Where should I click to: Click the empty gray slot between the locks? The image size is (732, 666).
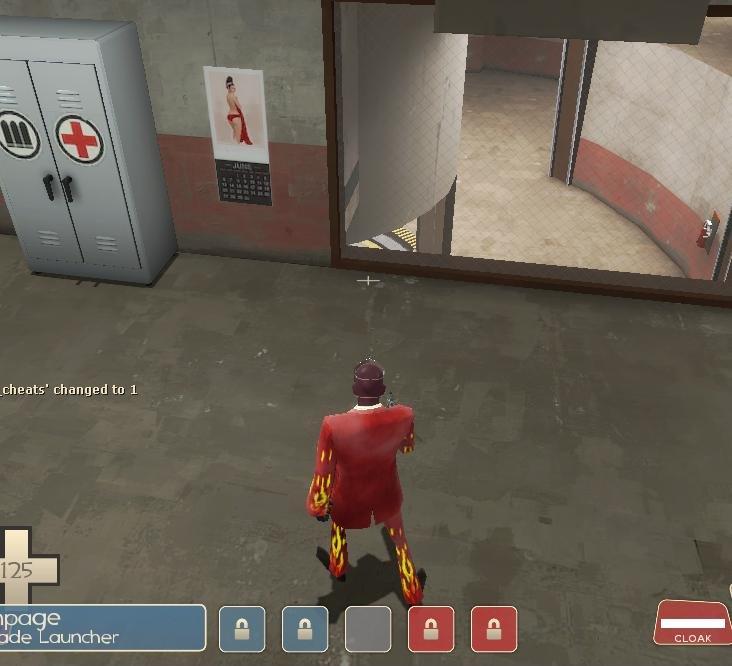368,629
